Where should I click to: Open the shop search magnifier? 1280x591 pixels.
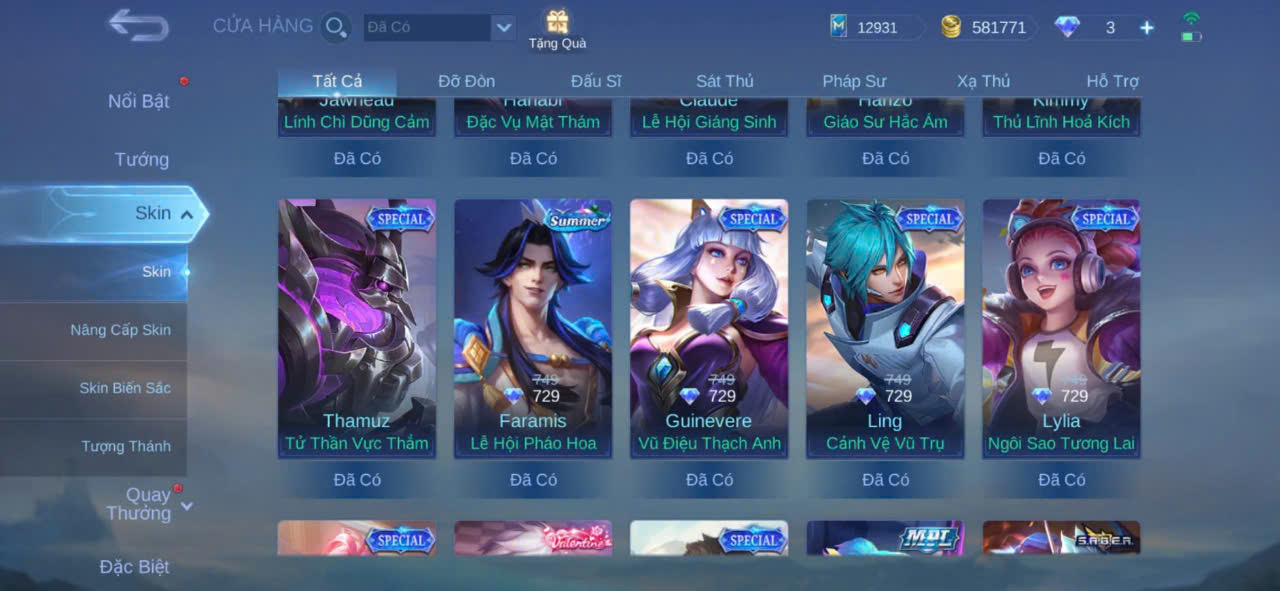(336, 27)
